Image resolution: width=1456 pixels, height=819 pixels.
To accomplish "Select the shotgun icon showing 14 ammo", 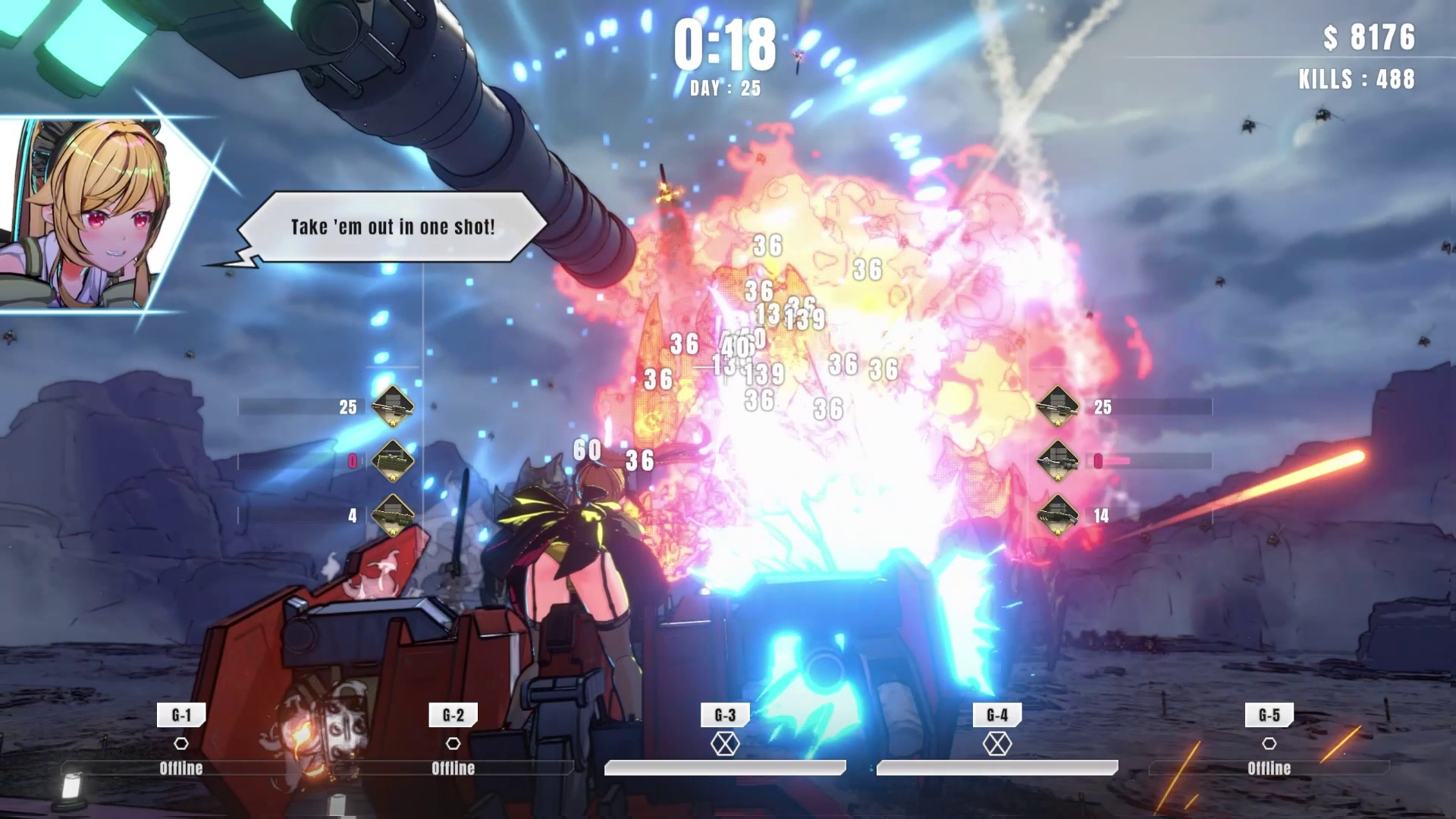I will point(1057,515).
